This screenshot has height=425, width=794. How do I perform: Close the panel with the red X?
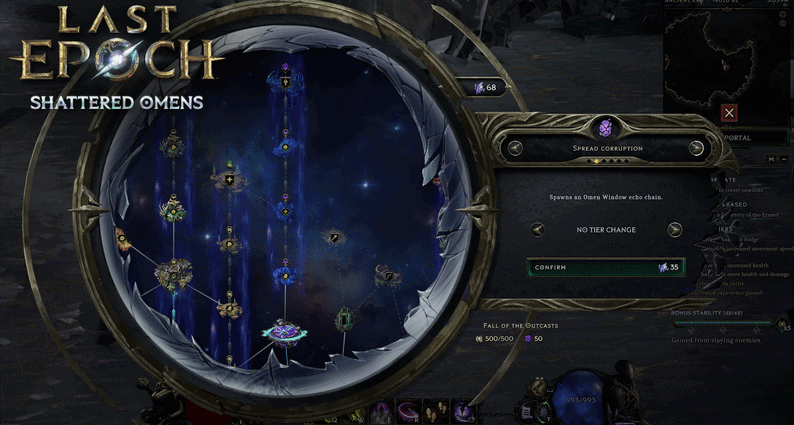(x=729, y=114)
